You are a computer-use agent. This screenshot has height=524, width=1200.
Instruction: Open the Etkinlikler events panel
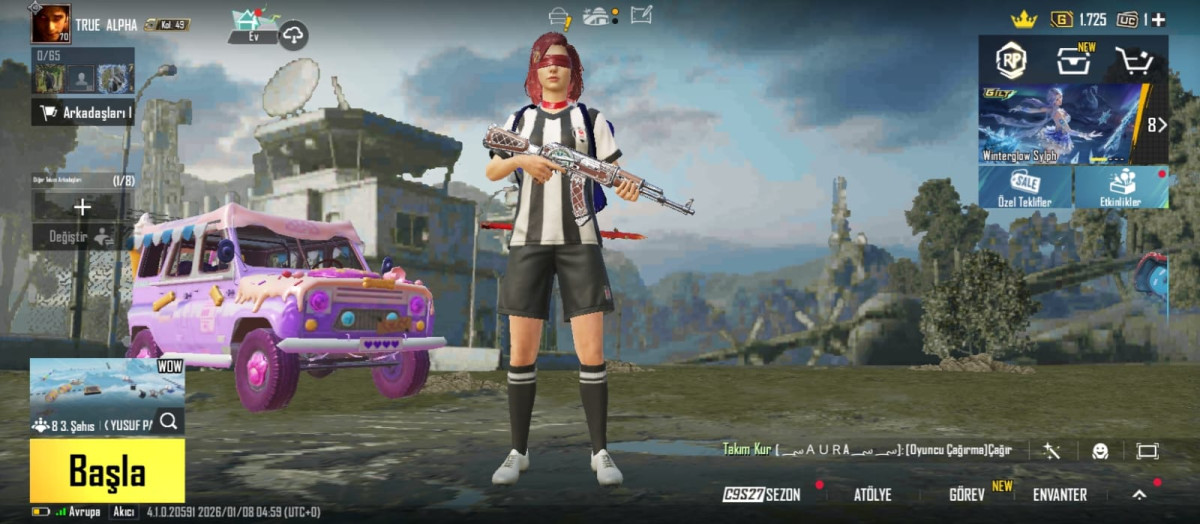click(1122, 187)
